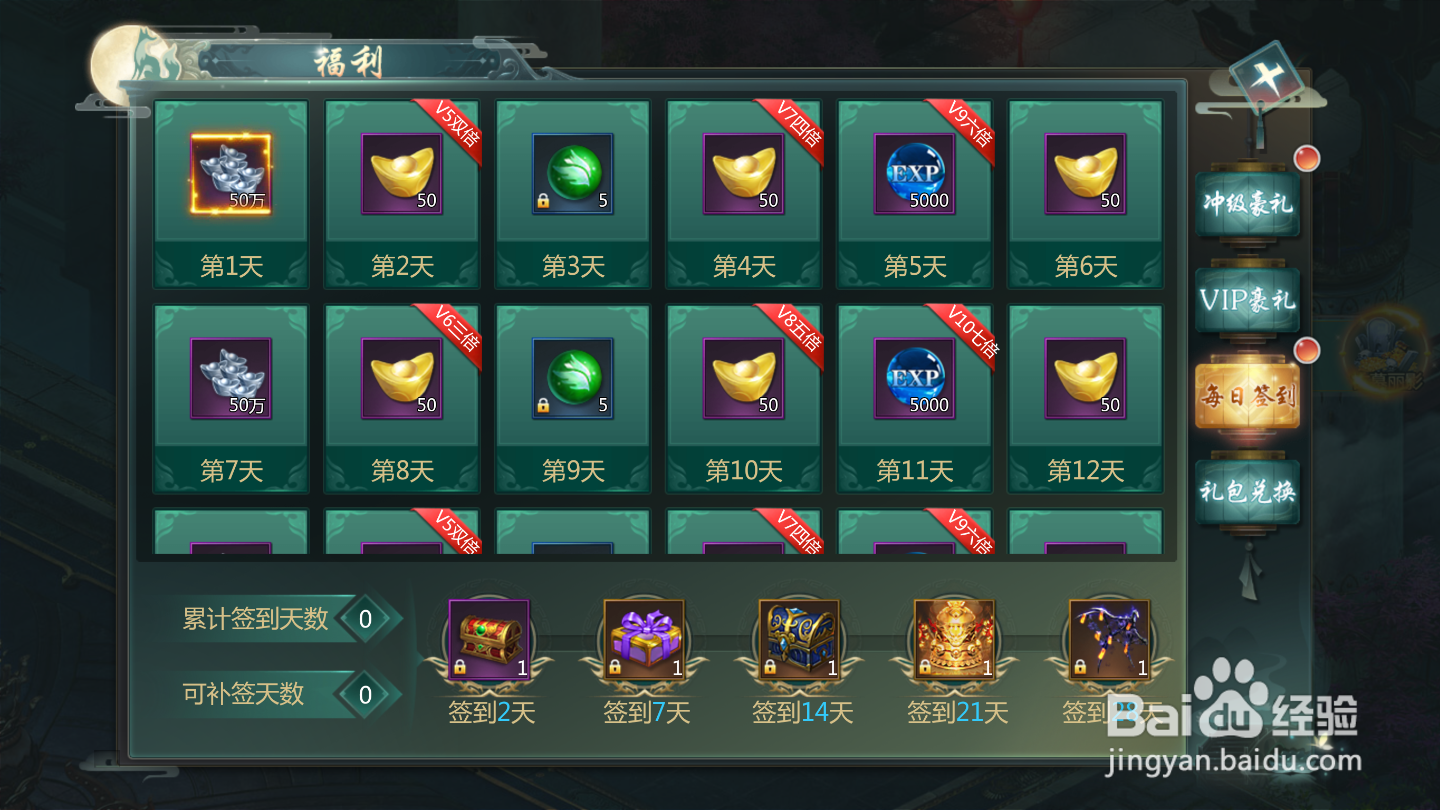The image size is (1440, 810).
Task: Select the 每日签到 lantern tab
Action: pyautogui.click(x=1247, y=394)
